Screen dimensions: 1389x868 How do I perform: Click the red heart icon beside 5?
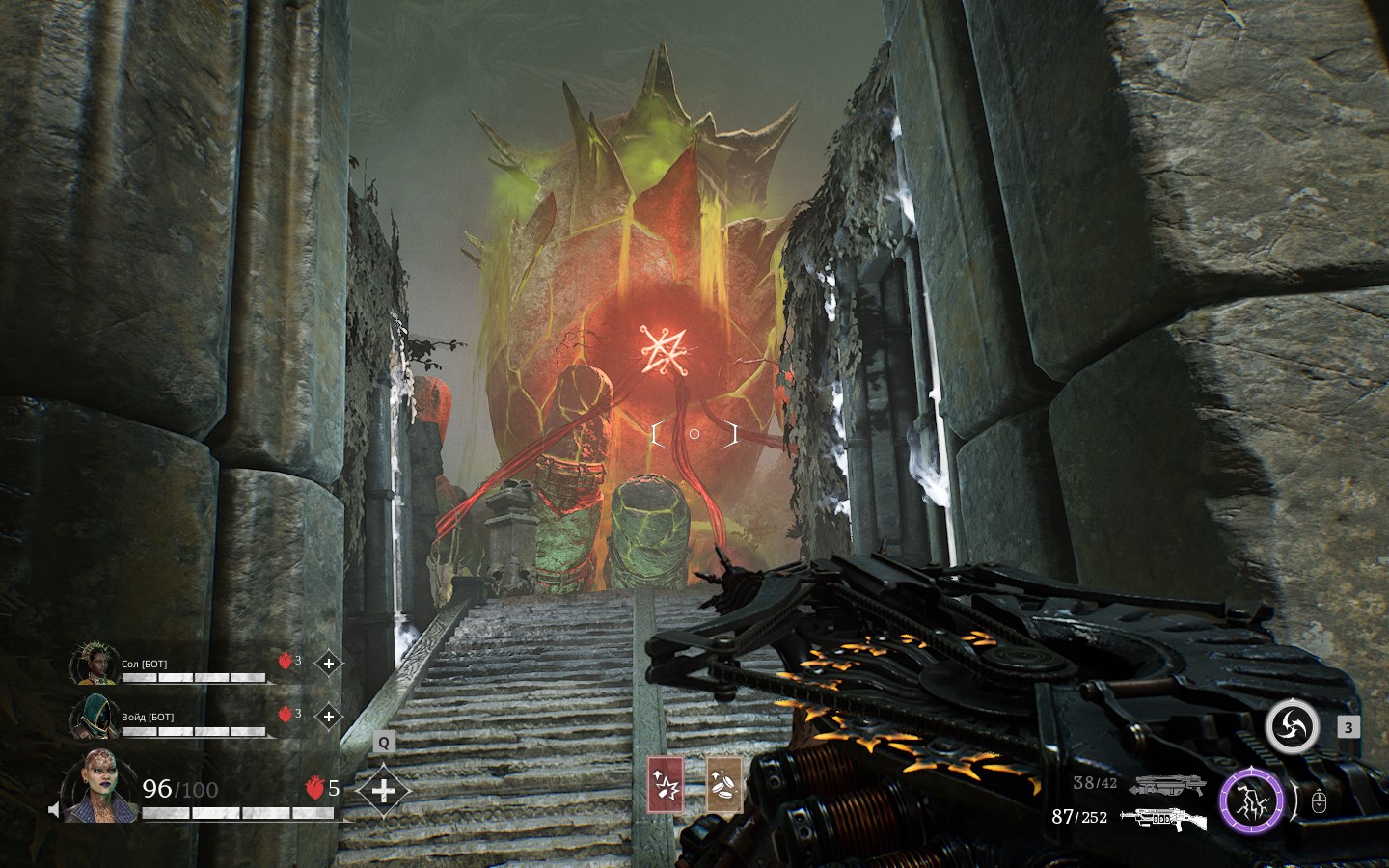[313, 789]
